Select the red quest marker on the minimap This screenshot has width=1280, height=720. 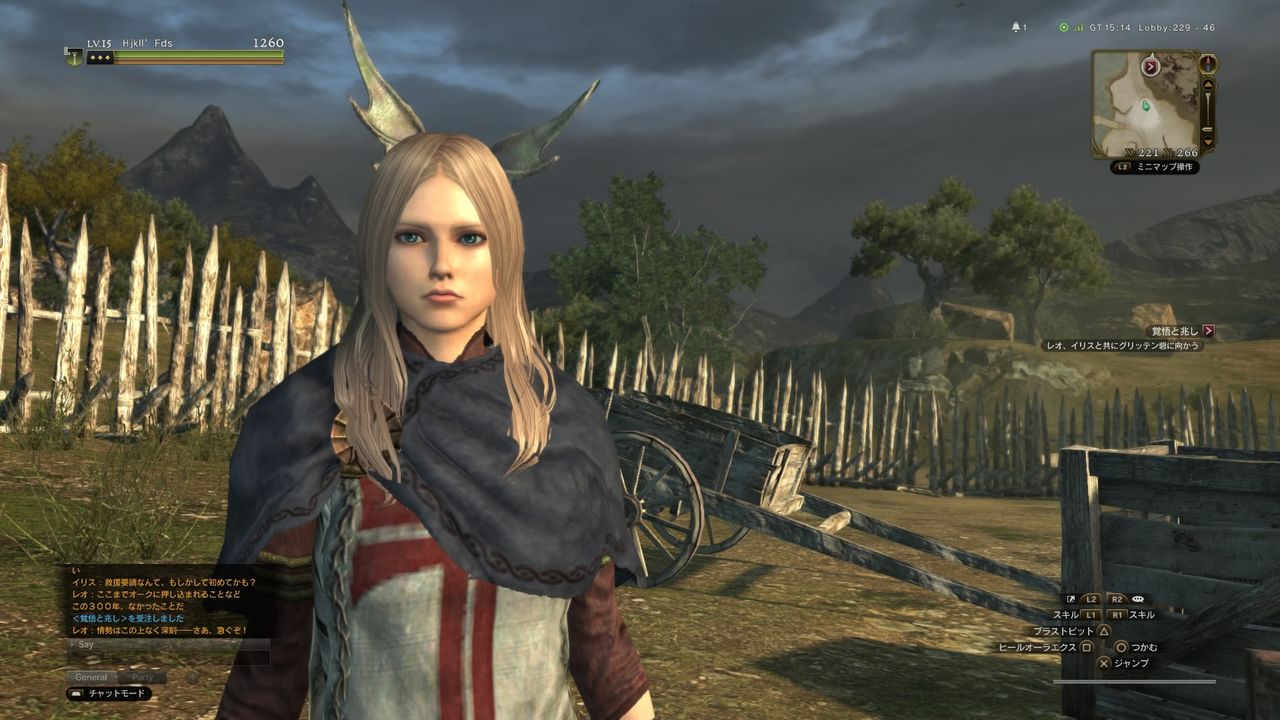click(x=1150, y=66)
